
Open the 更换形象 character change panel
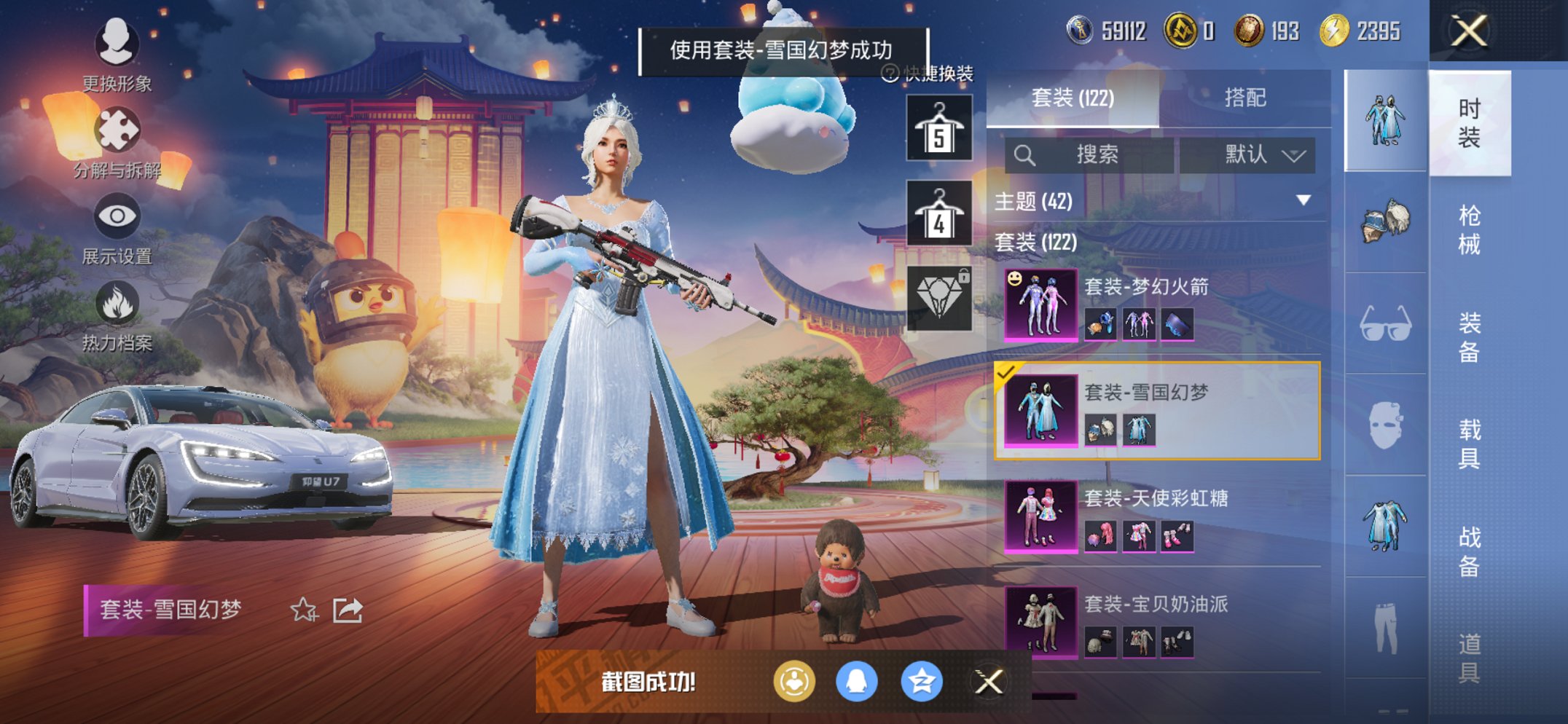(x=117, y=45)
